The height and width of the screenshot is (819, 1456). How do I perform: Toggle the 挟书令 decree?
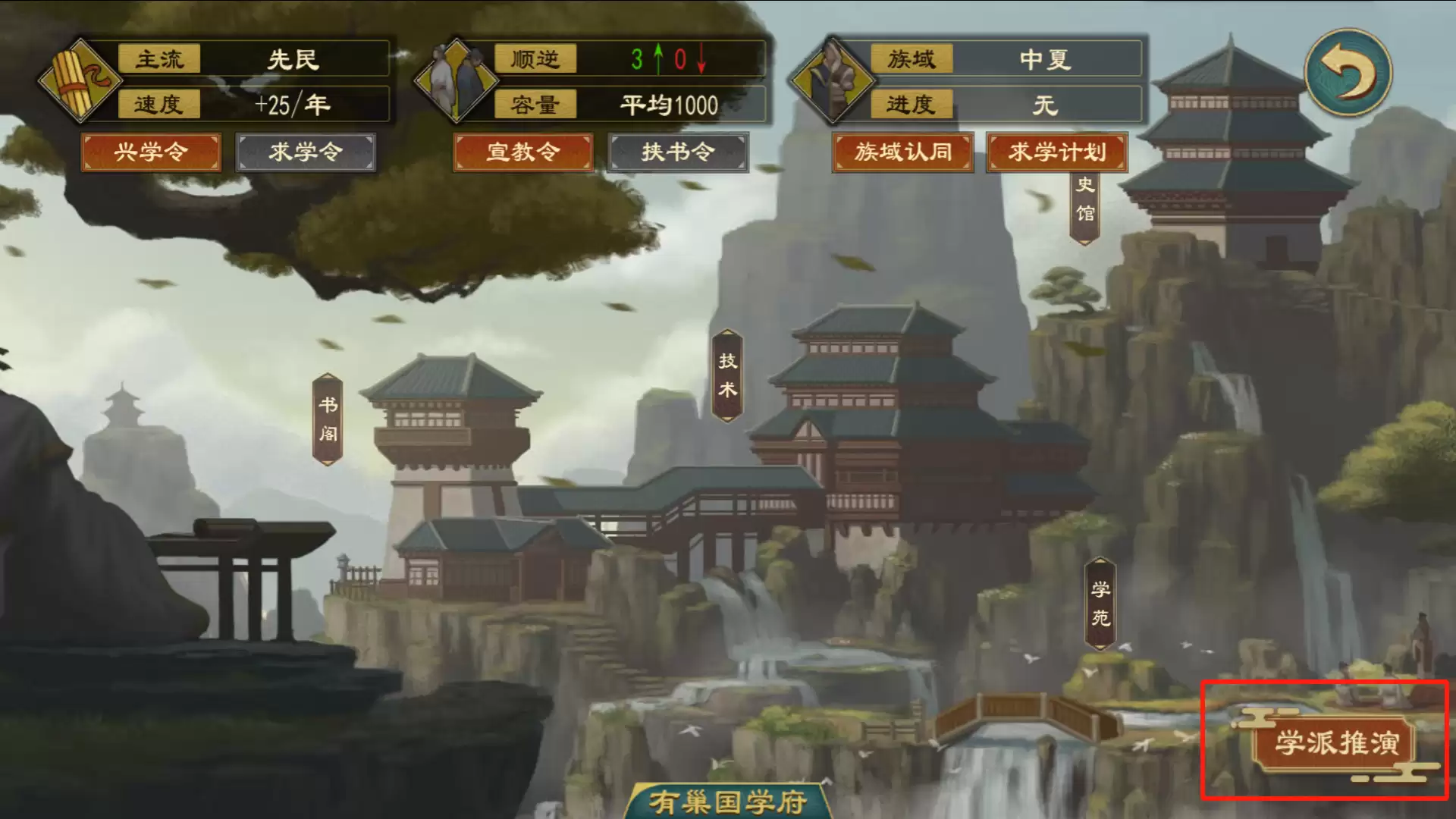click(677, 152)
